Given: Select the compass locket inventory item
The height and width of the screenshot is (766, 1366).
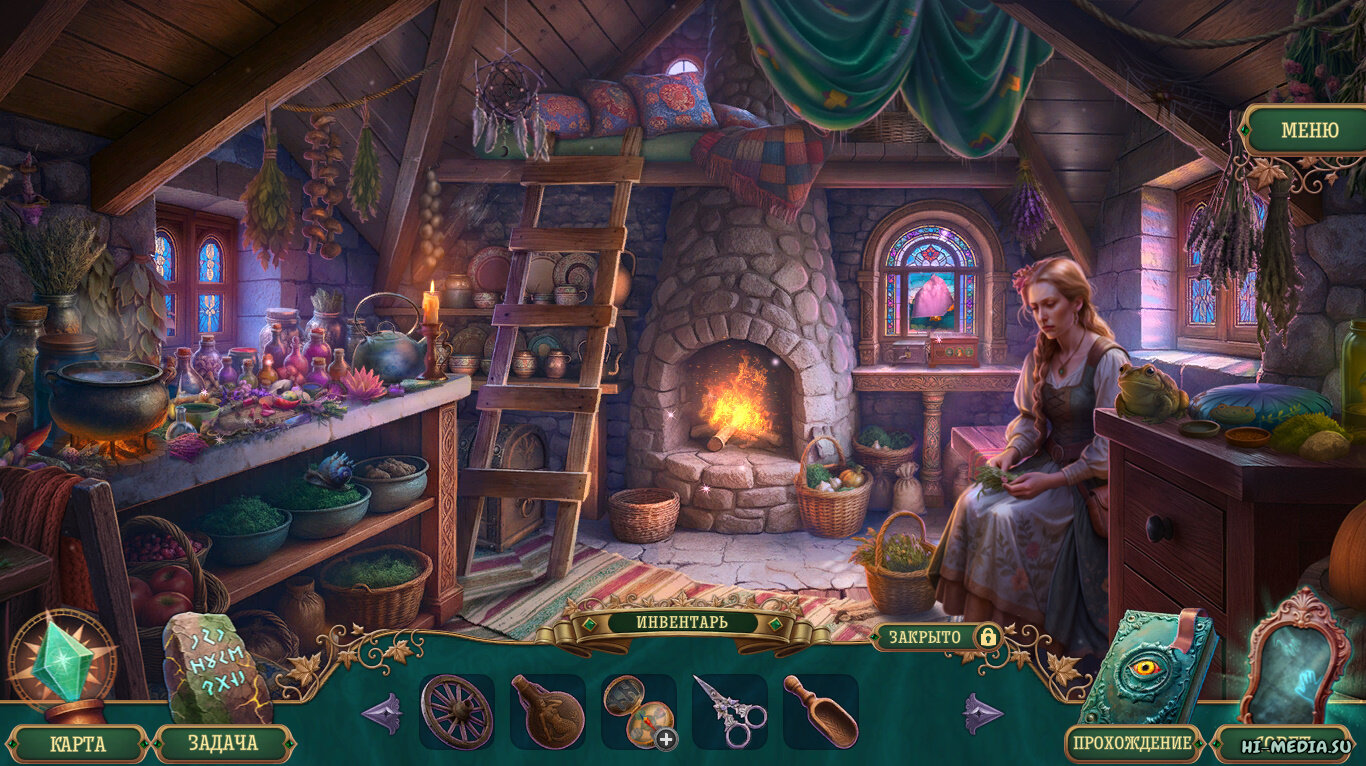Looking at the screenshot, I should tap(636, 709).
